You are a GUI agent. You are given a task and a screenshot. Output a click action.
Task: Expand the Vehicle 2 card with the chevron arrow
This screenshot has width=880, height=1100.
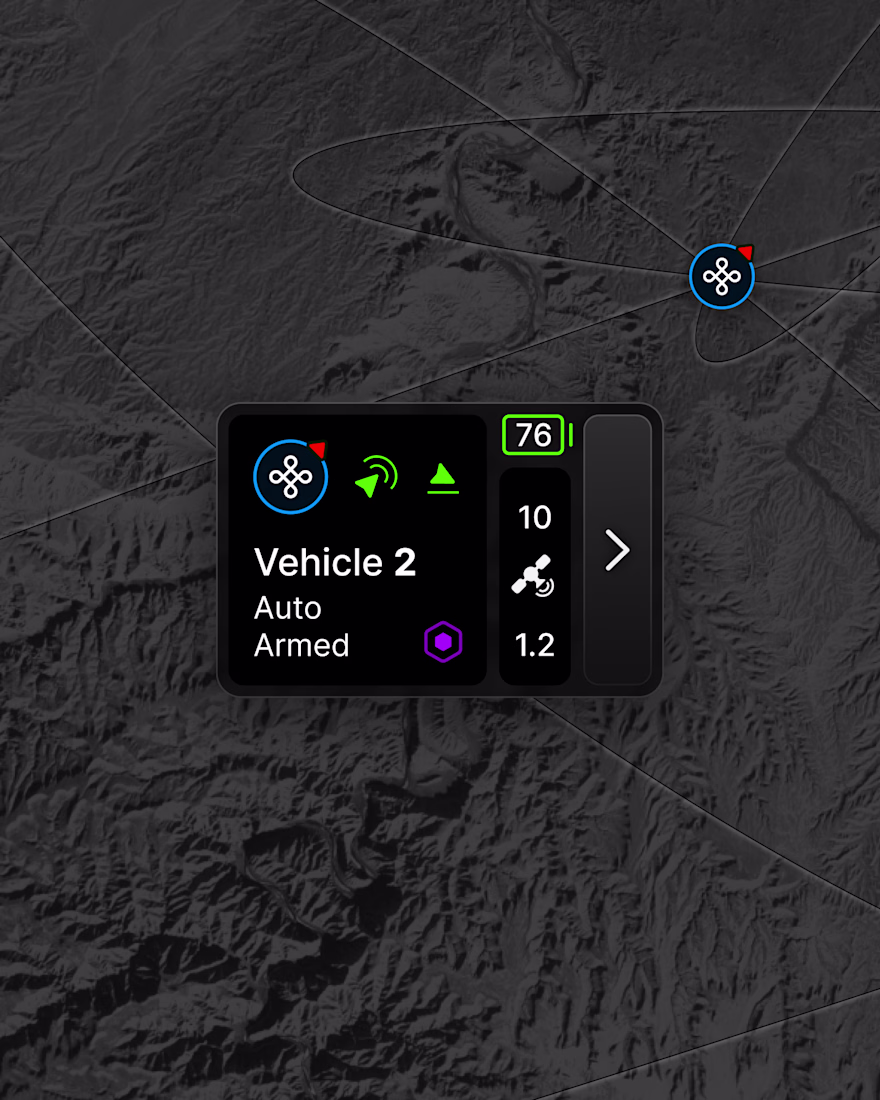[618, 550]
